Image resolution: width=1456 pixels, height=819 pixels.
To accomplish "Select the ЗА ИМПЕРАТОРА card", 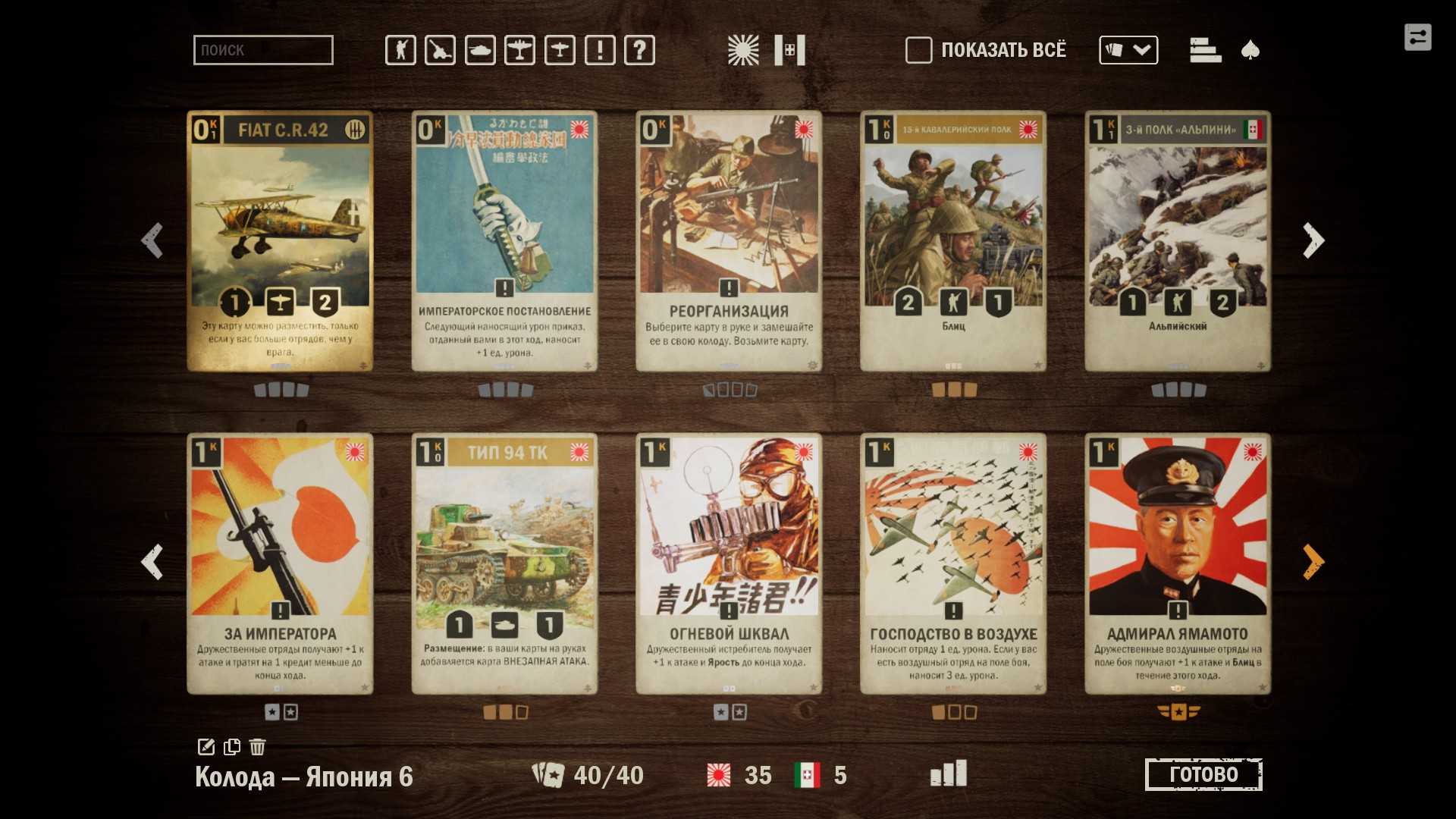I will click(x=280, y=563).
